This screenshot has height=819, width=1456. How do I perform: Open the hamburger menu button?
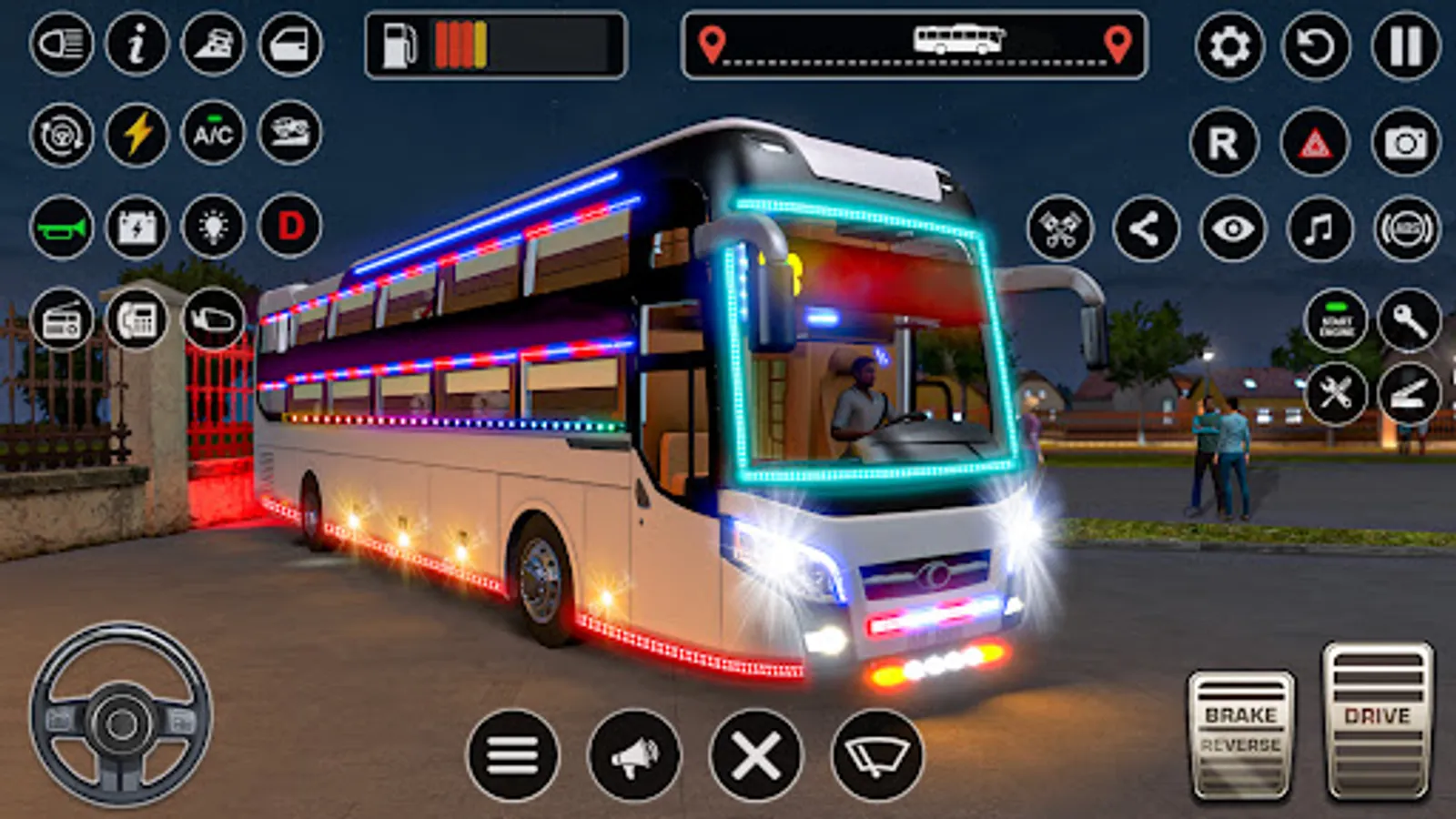click(x=513, y=754)
